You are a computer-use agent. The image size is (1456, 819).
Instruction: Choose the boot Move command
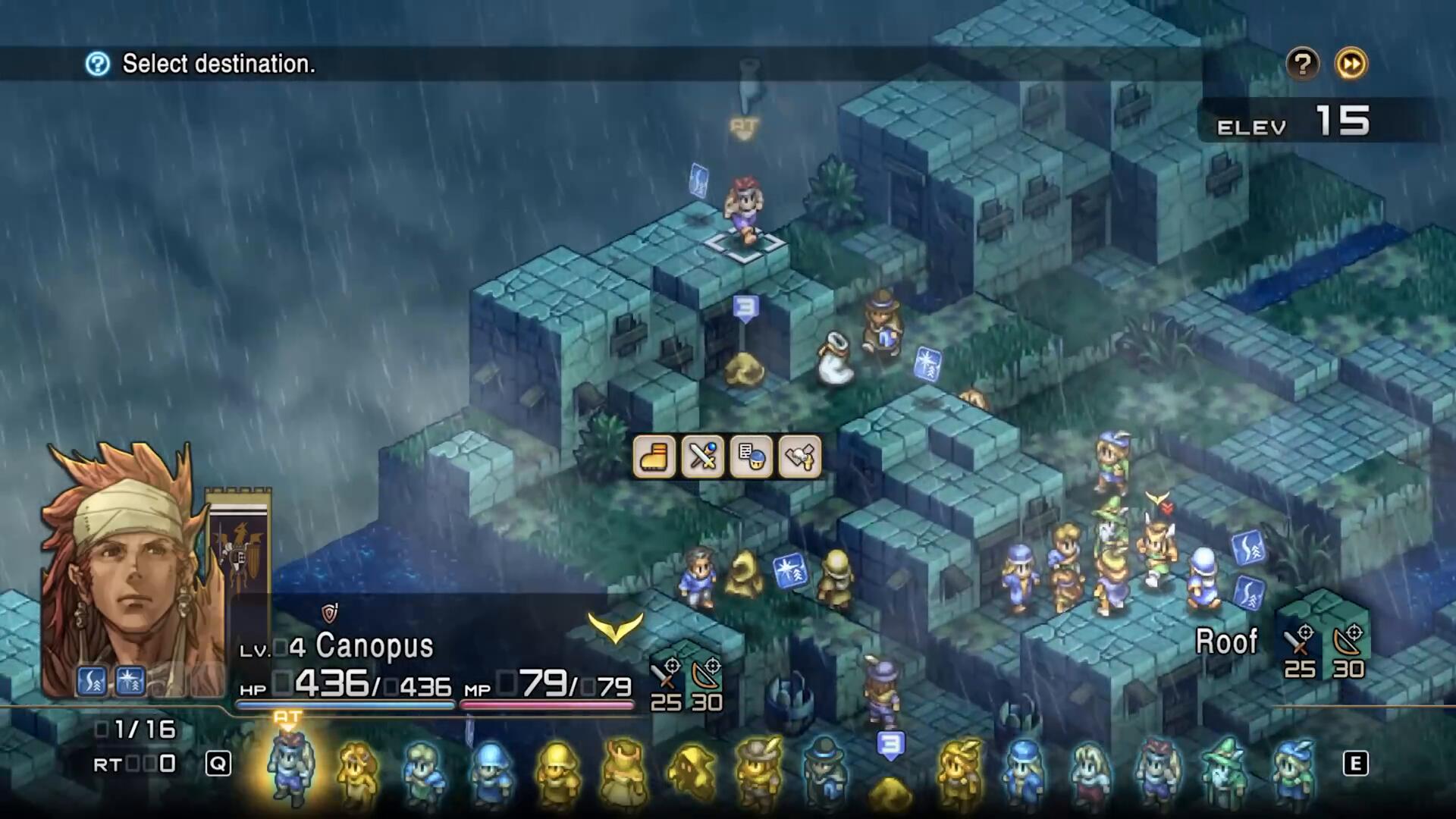point(654,457)
